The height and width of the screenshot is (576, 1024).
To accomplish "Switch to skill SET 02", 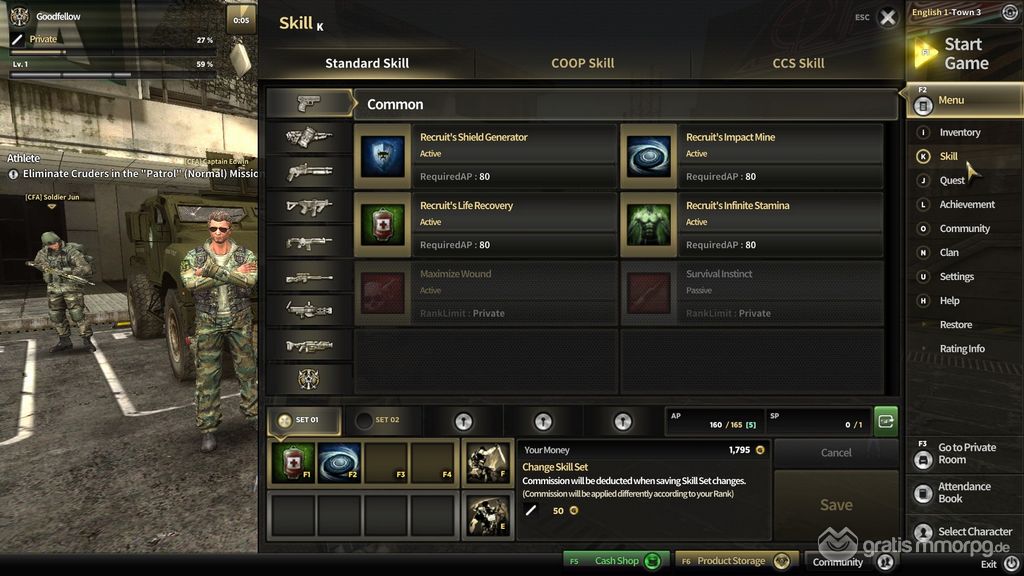I will [378, 421].
